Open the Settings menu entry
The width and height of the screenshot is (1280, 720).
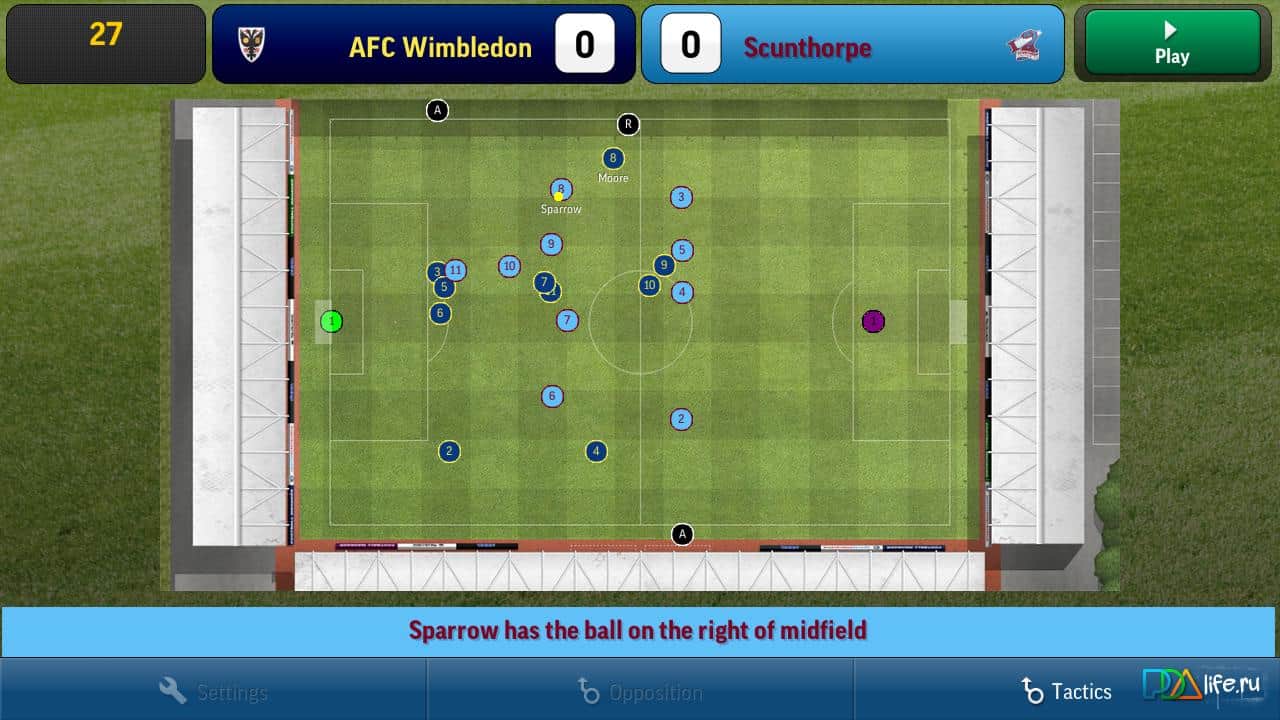point(231,690)
